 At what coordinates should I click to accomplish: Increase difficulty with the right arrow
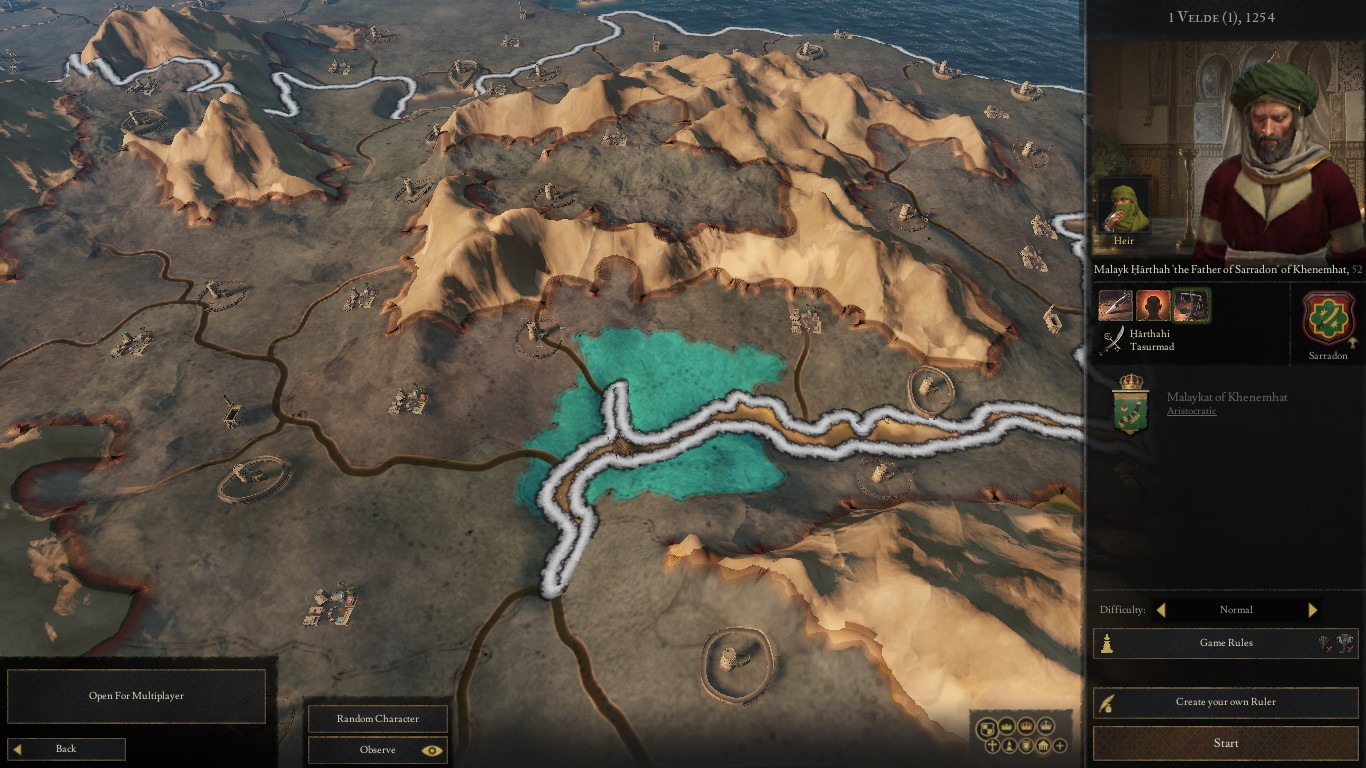point(1312,610)
